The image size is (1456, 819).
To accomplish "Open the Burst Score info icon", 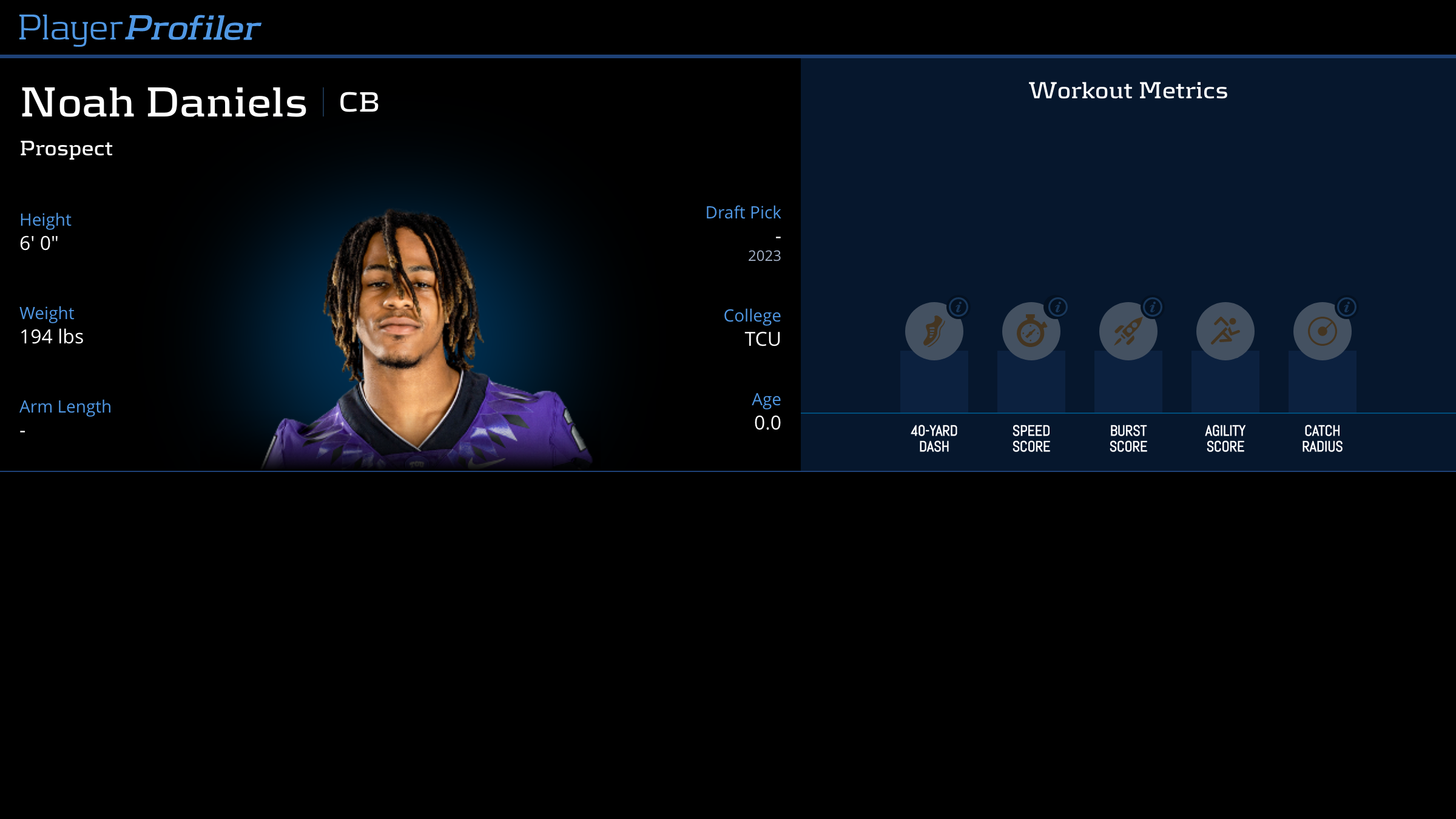I will [1153, 307].
